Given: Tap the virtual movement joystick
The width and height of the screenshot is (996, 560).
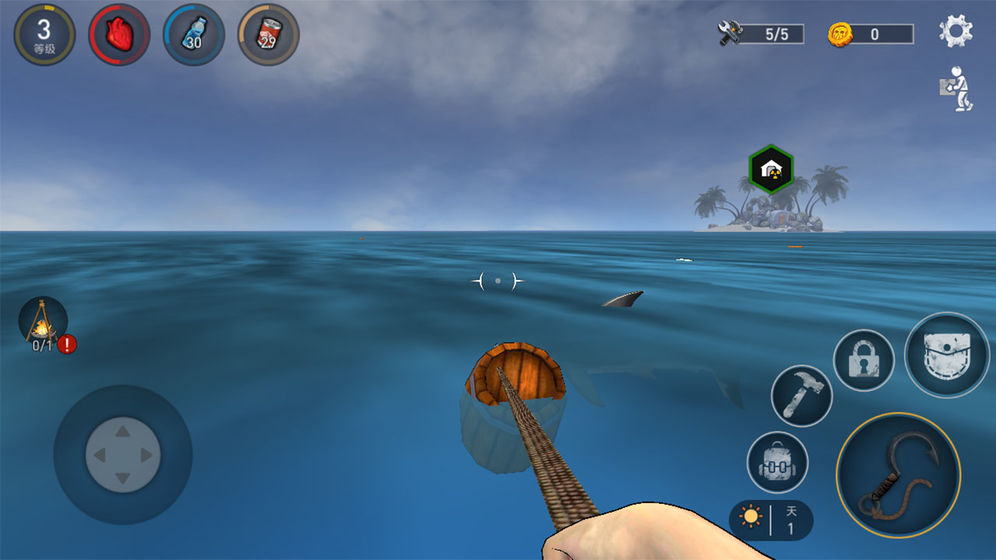Looking at the screenshot, I should click(122, 454).
